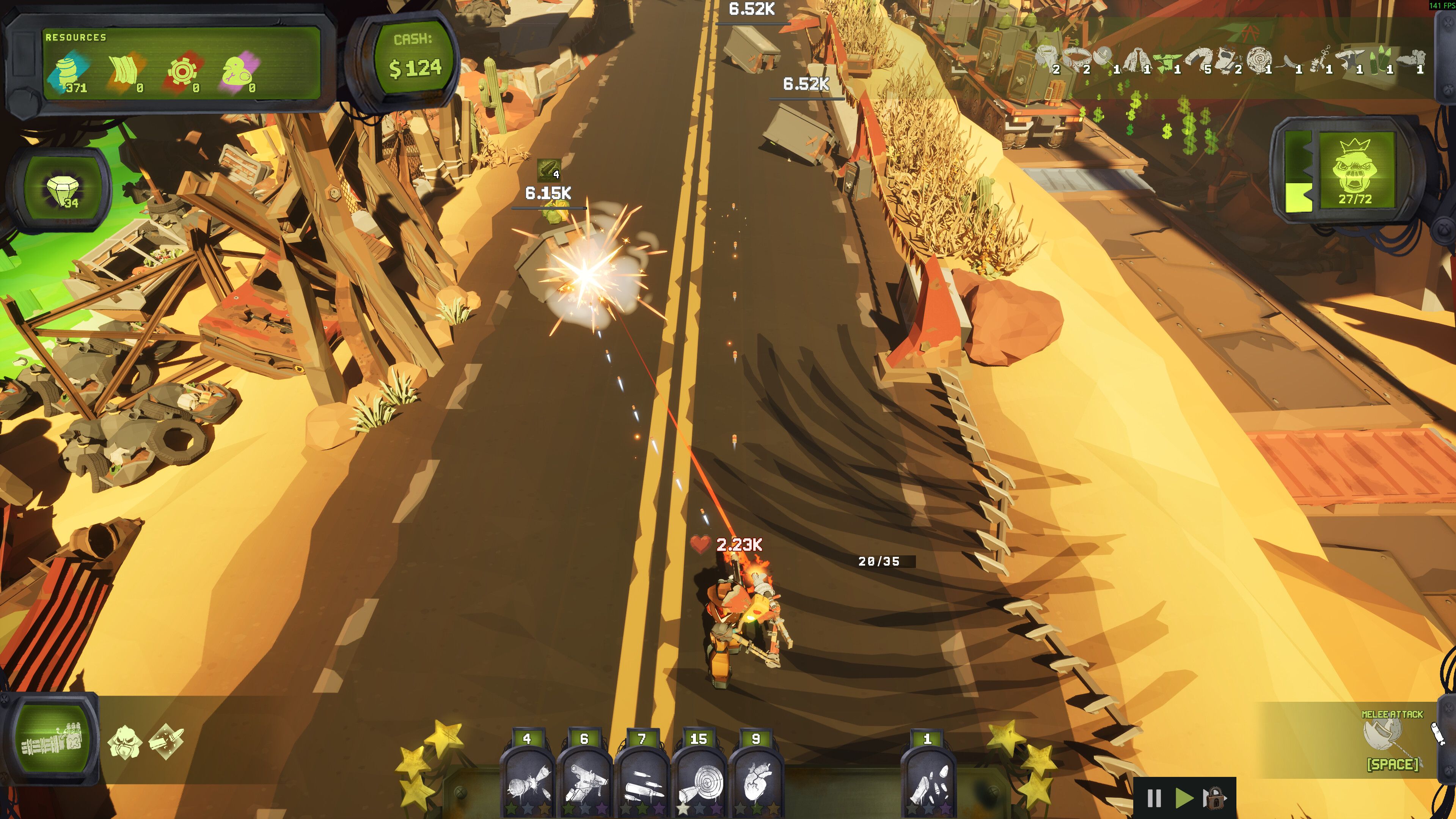Pause the game with the pause button
1456x819 pixels.
[1154, 798]
